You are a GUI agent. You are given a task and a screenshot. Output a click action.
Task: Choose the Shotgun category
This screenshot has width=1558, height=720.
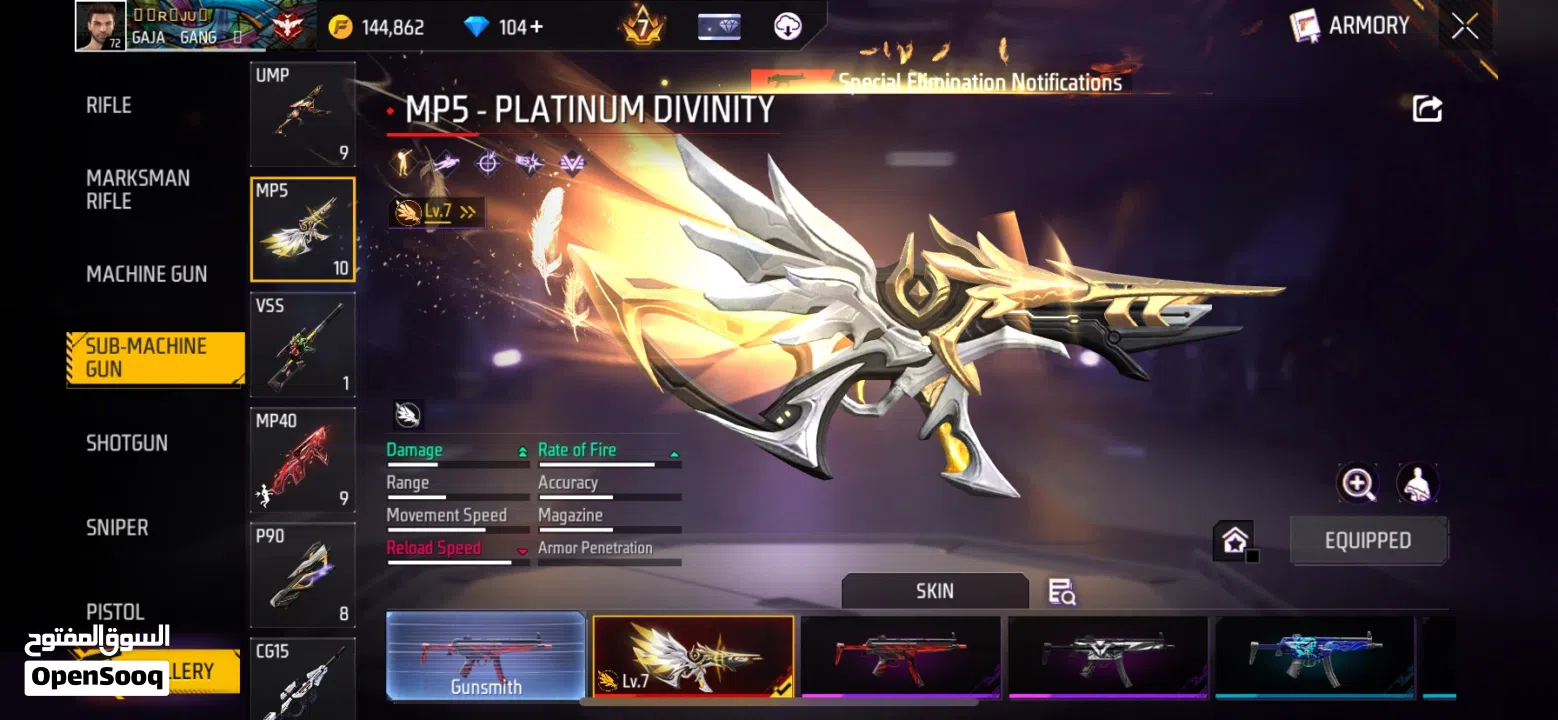tap(127, 443)
